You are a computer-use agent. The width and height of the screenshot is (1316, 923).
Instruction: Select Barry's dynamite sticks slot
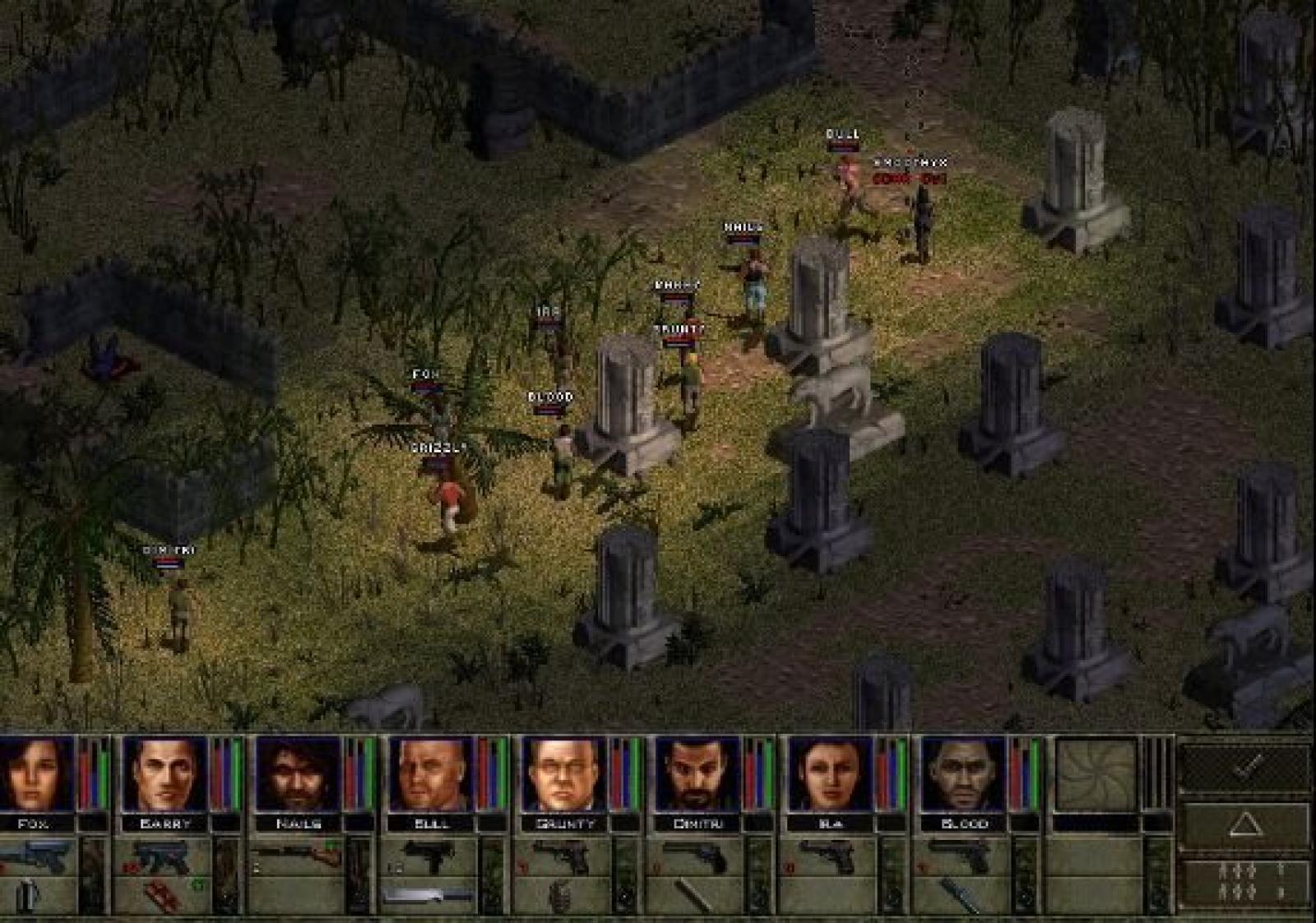pos(161,896)
